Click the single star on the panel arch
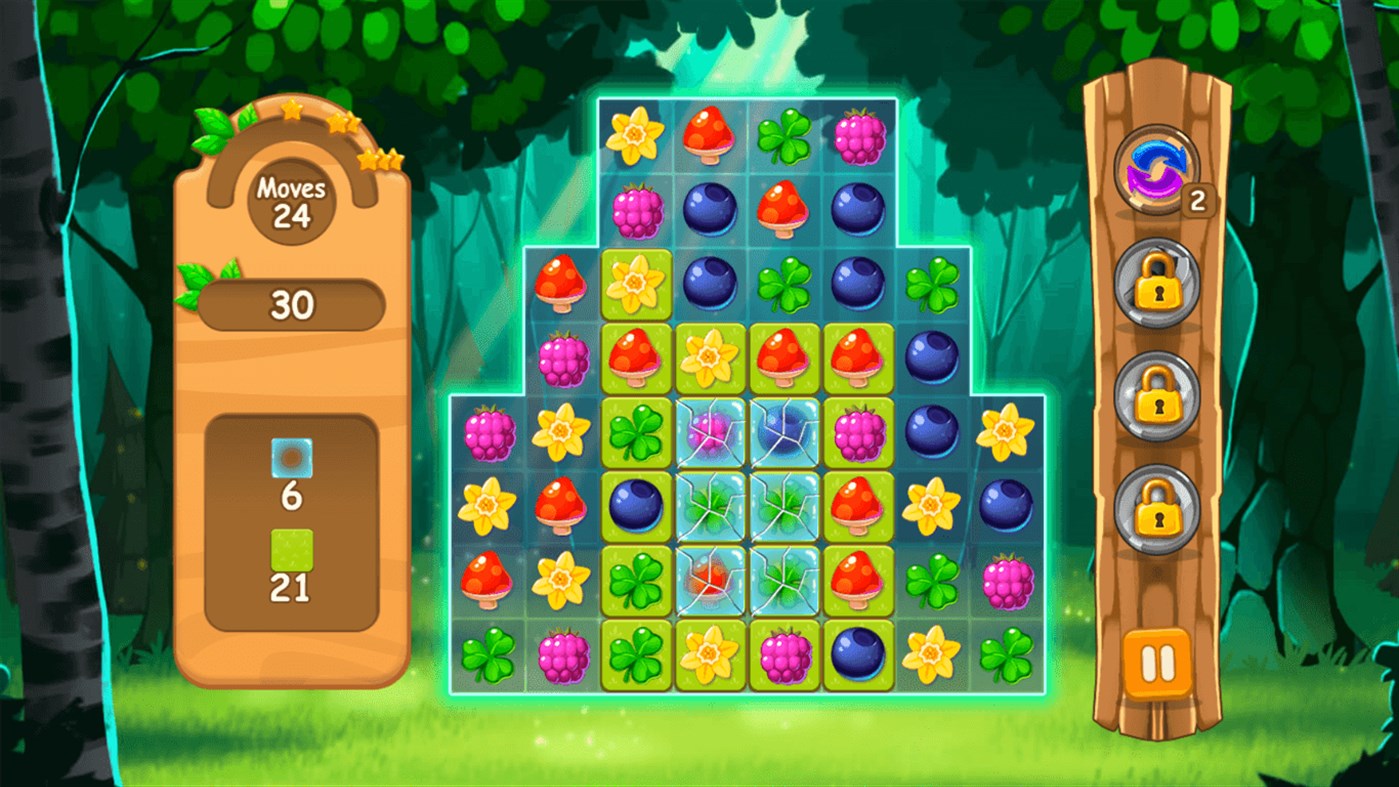Viewport: 1399px width, 787px height. pyautogui.click(x=289, y=112)
